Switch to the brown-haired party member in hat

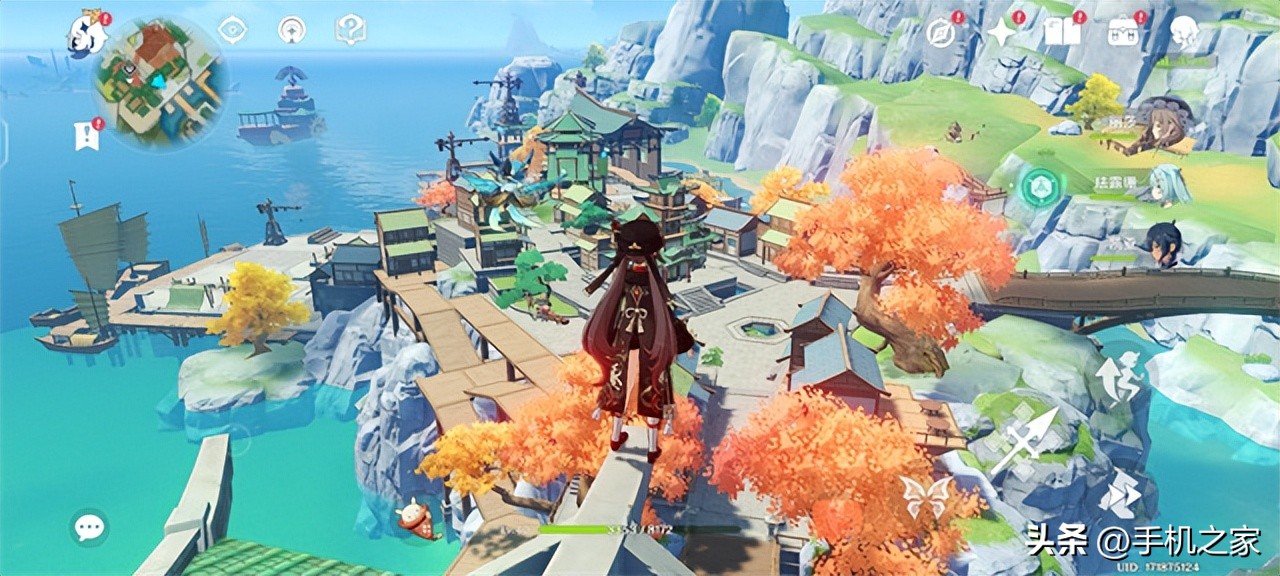click(1161, 126)
